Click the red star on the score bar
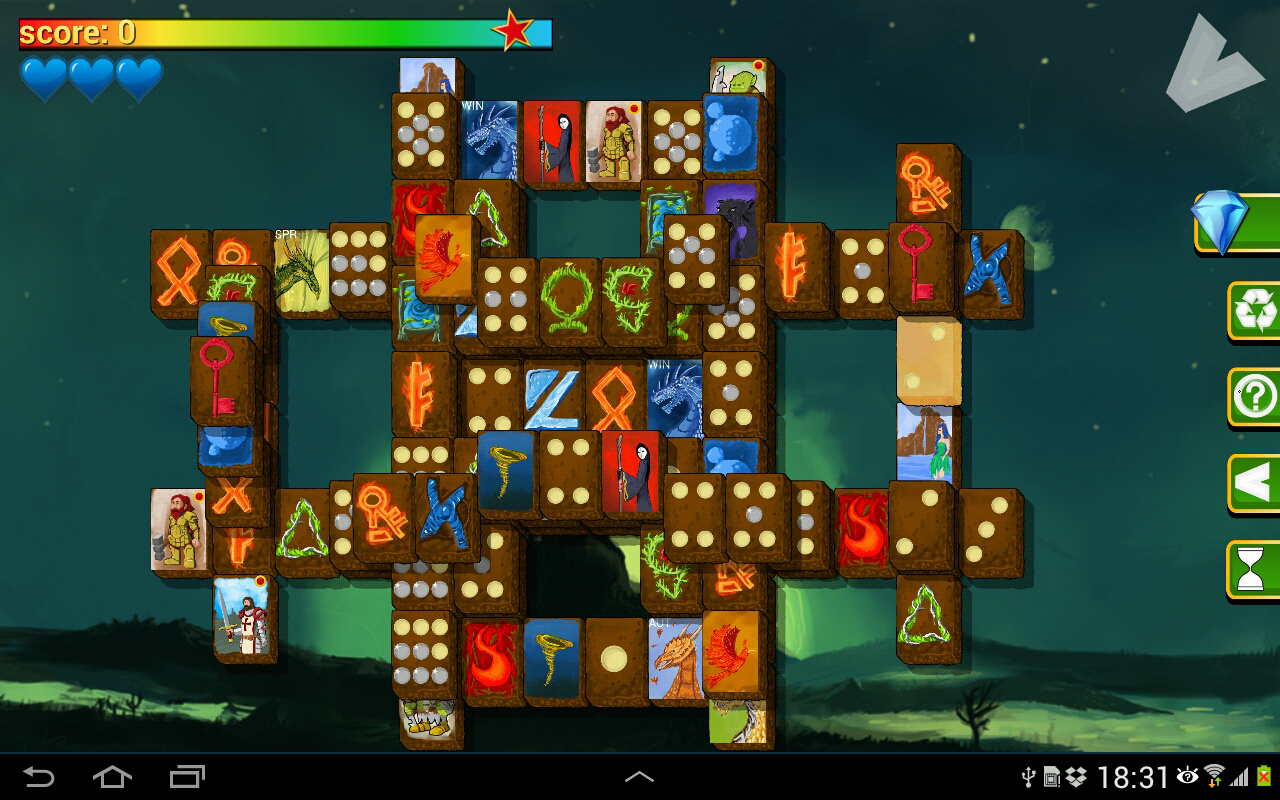The height and width of the screenshot is (800, 1280). pyautogui.click(x=514, y=30)
